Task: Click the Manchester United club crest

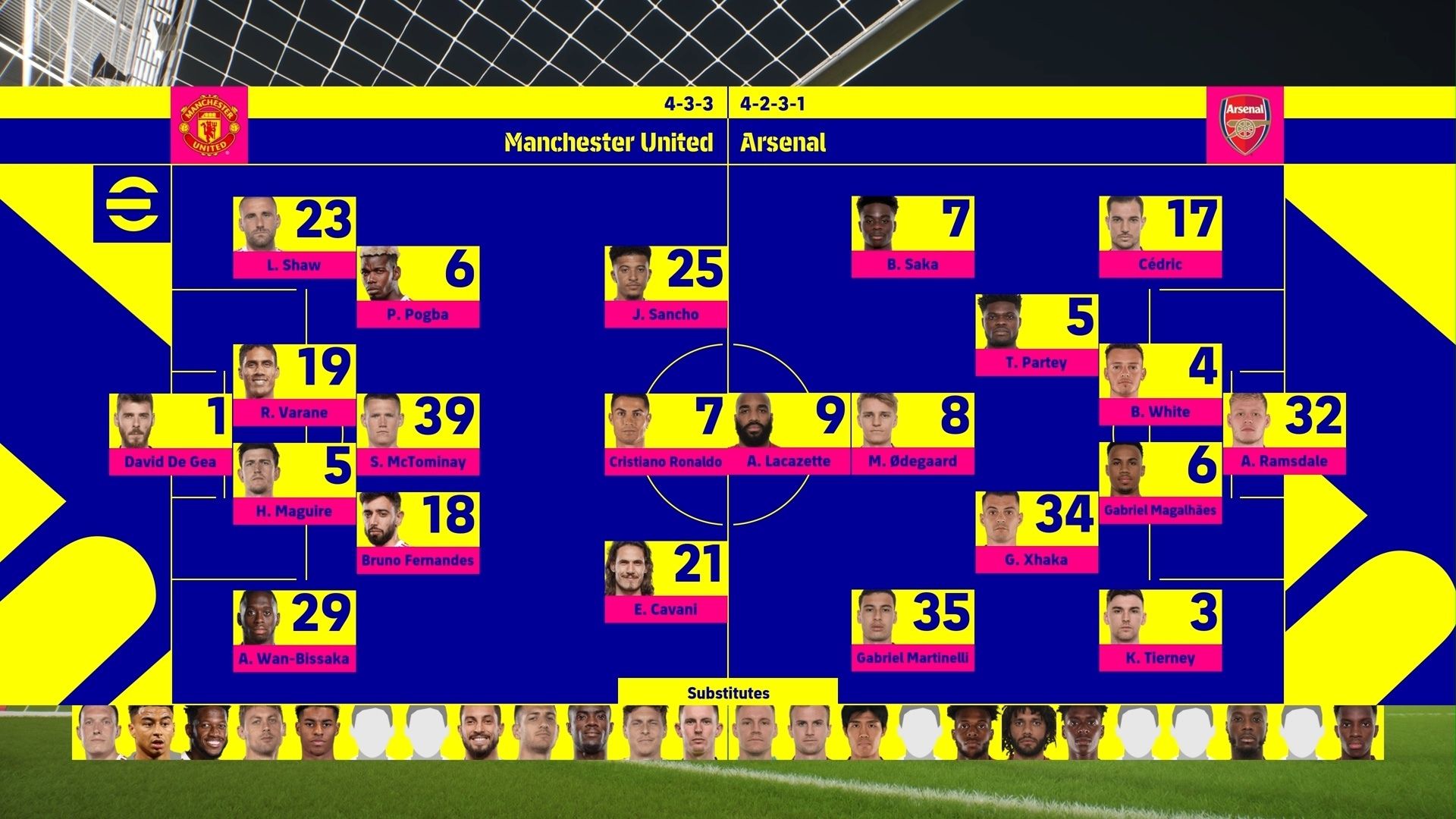Action: pyautogui.click(x=209, y=125)
